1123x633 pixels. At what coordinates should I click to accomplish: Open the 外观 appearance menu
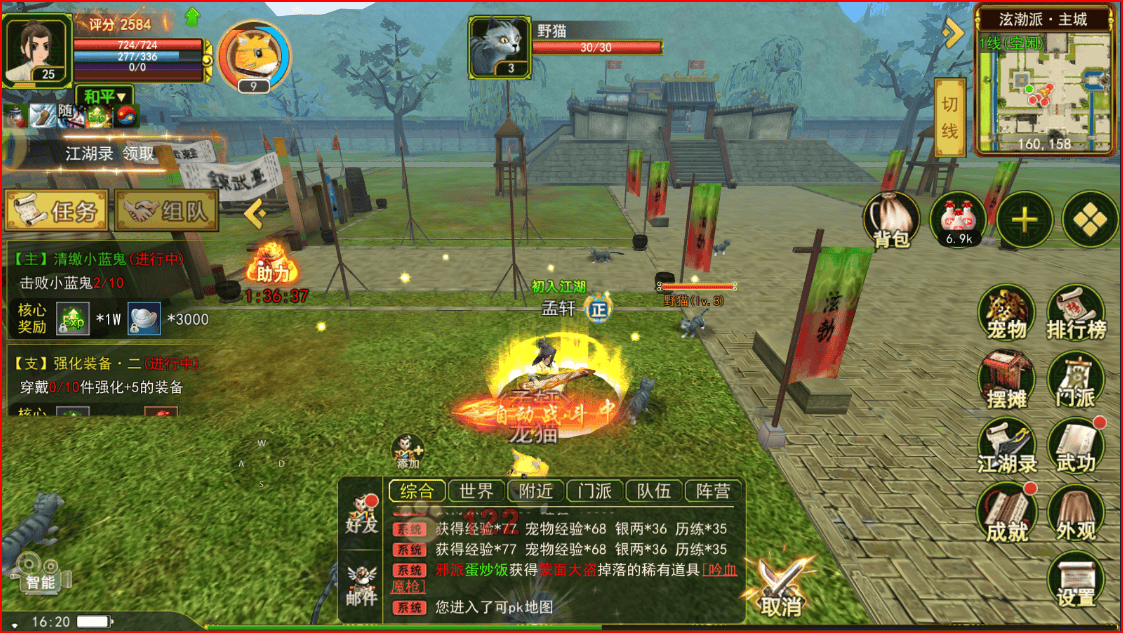[x=1076, y=515]
